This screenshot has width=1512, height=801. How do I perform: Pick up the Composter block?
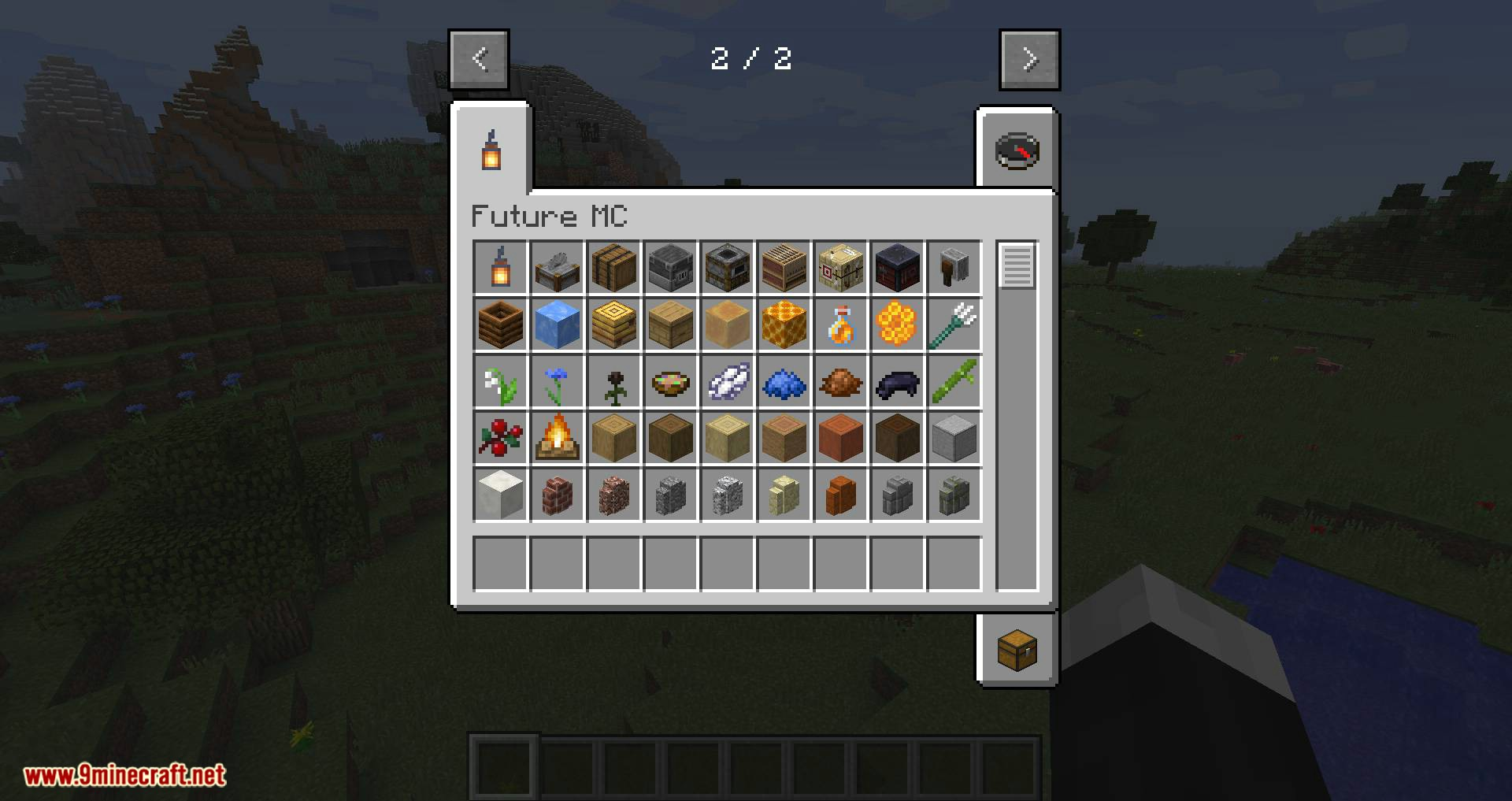pyautogui.click(x=501, y=324)
